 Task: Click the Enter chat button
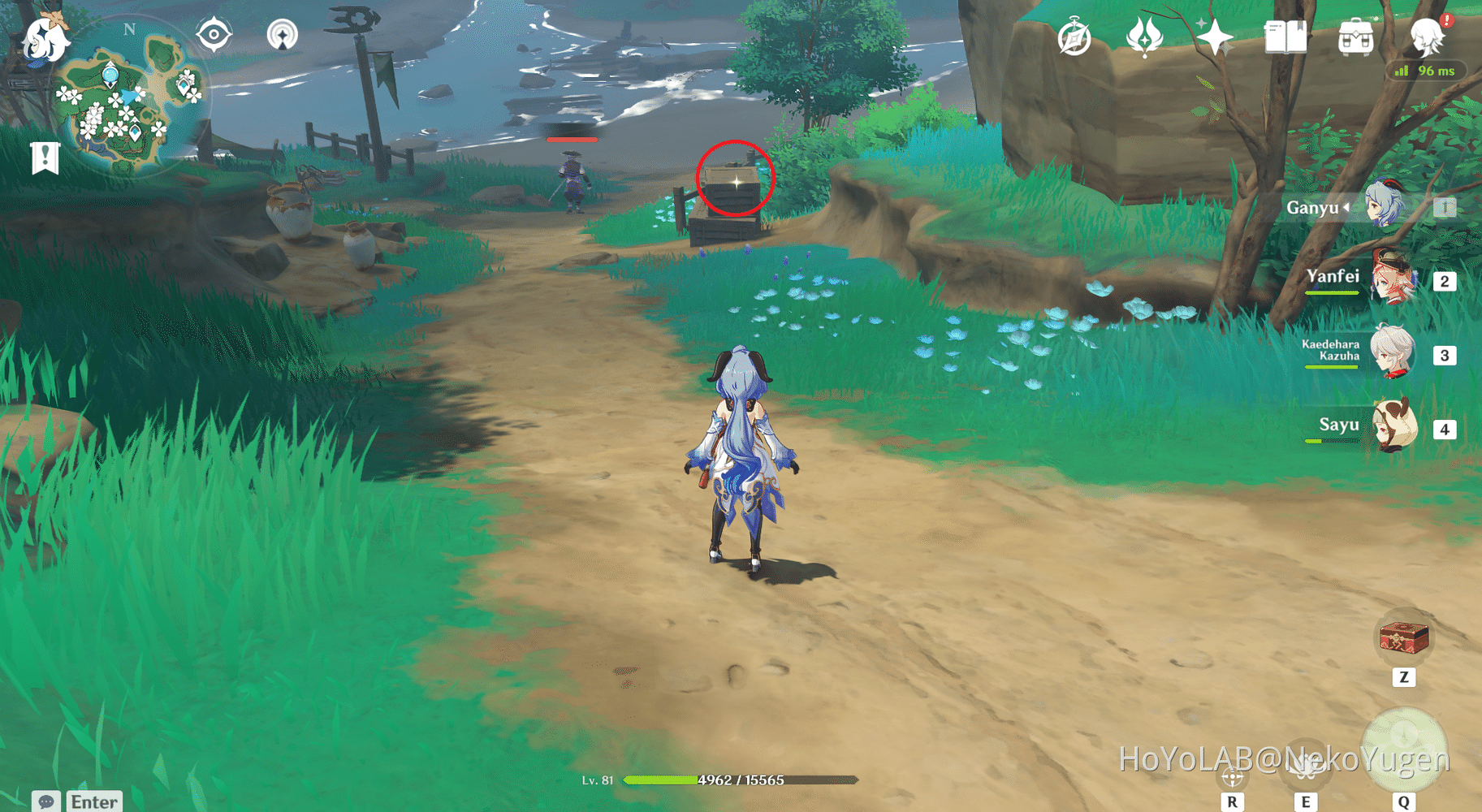click(x=93, y=801)
